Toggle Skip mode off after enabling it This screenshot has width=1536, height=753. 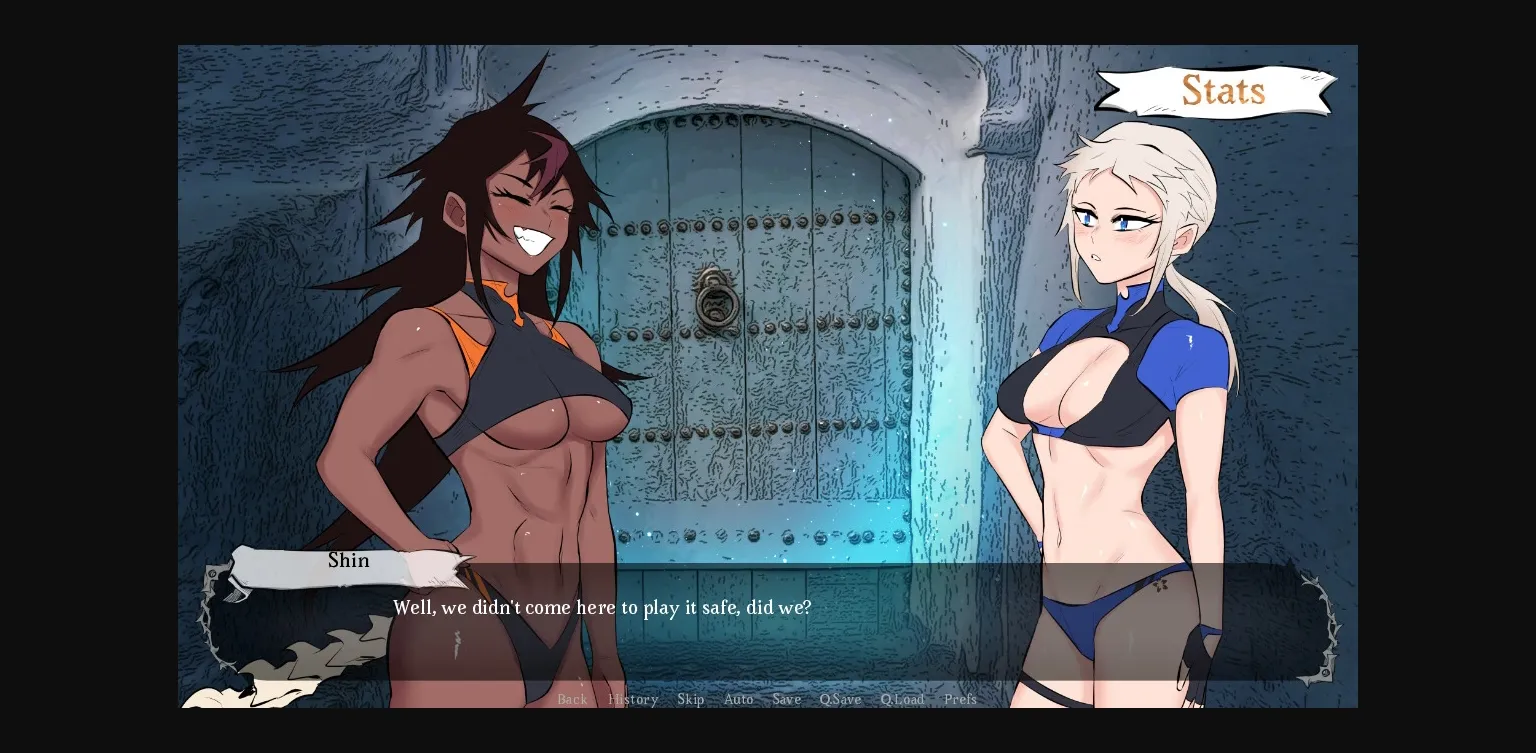pos(691,699)
